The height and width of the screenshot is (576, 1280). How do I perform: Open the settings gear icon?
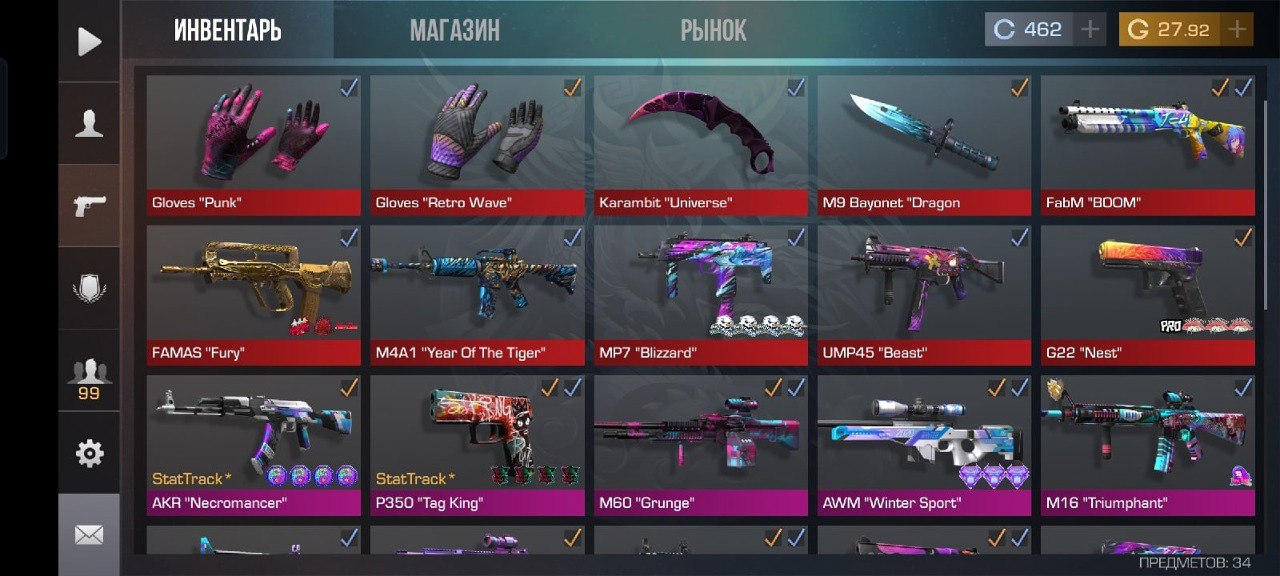(x=89, y=453)
